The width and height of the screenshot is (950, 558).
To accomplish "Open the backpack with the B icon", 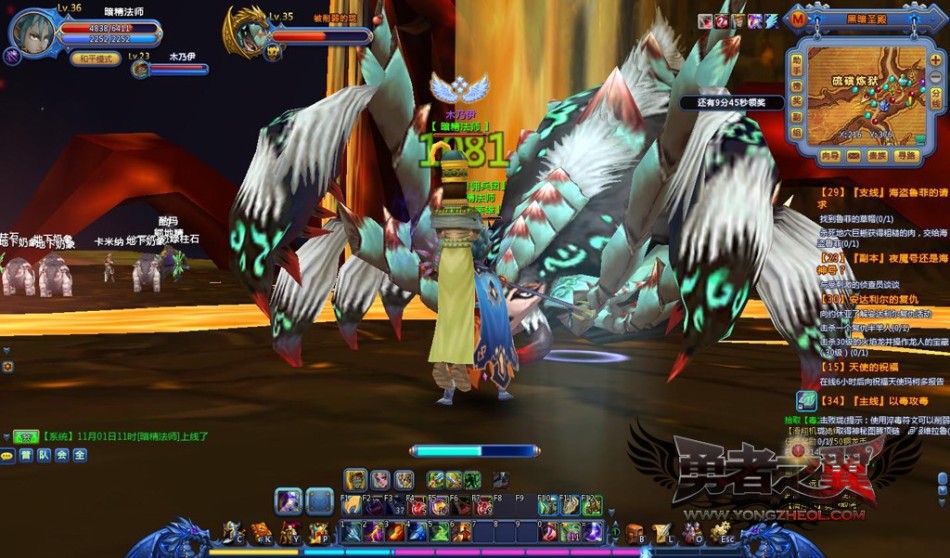I will point(634,532).
